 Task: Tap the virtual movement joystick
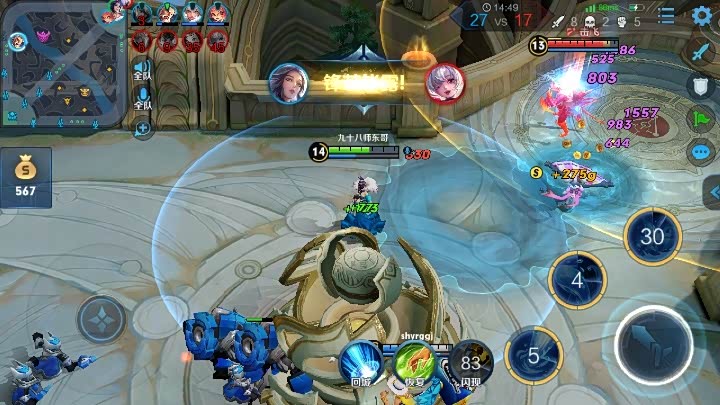pos(102,320)
